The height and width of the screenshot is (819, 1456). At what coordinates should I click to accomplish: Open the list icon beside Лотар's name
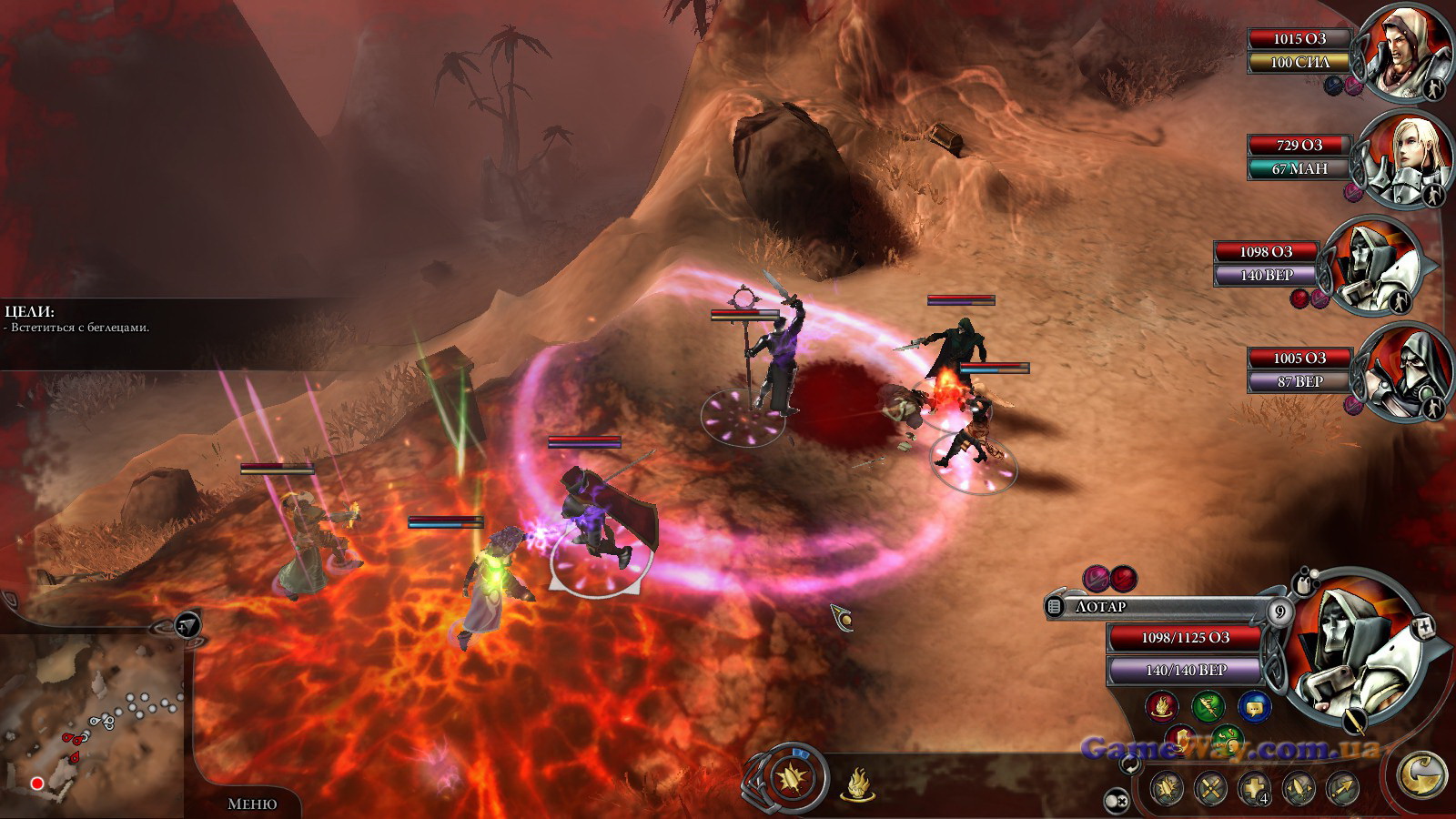point(1056,606)
